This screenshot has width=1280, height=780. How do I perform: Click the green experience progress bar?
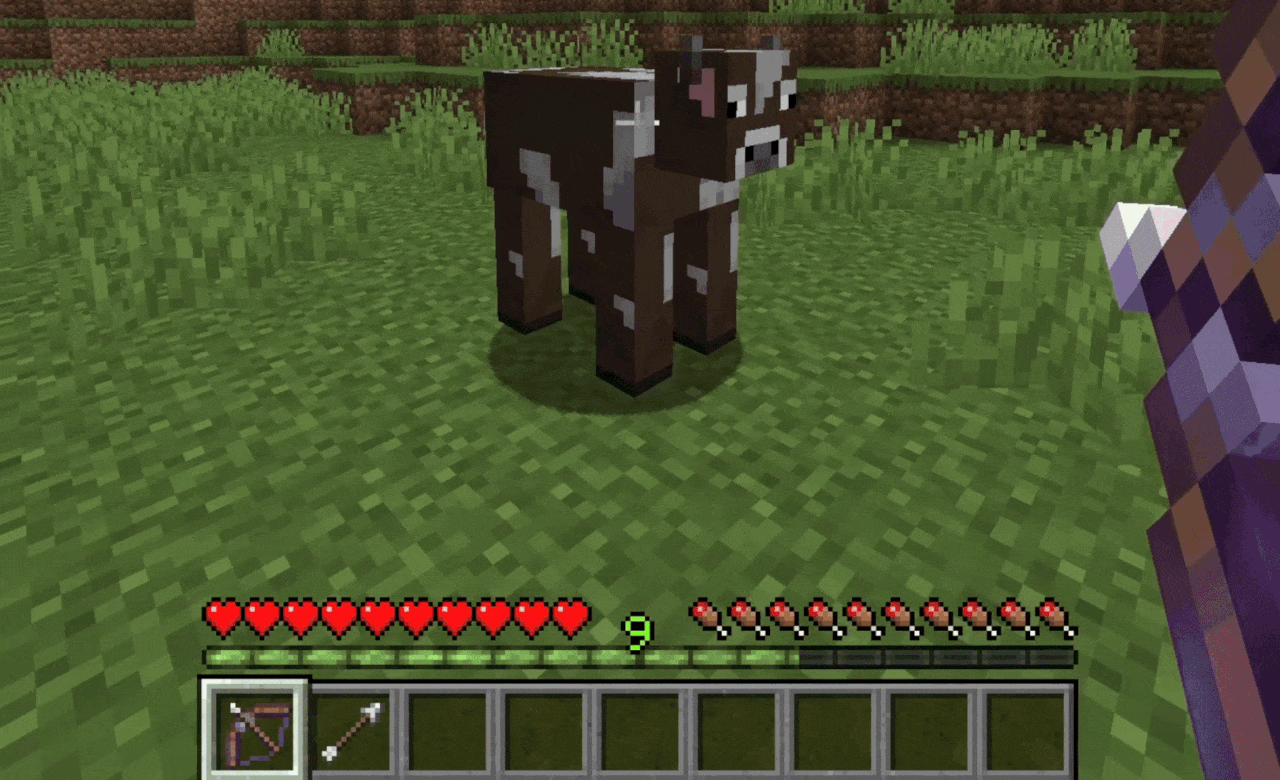[500, 655]
